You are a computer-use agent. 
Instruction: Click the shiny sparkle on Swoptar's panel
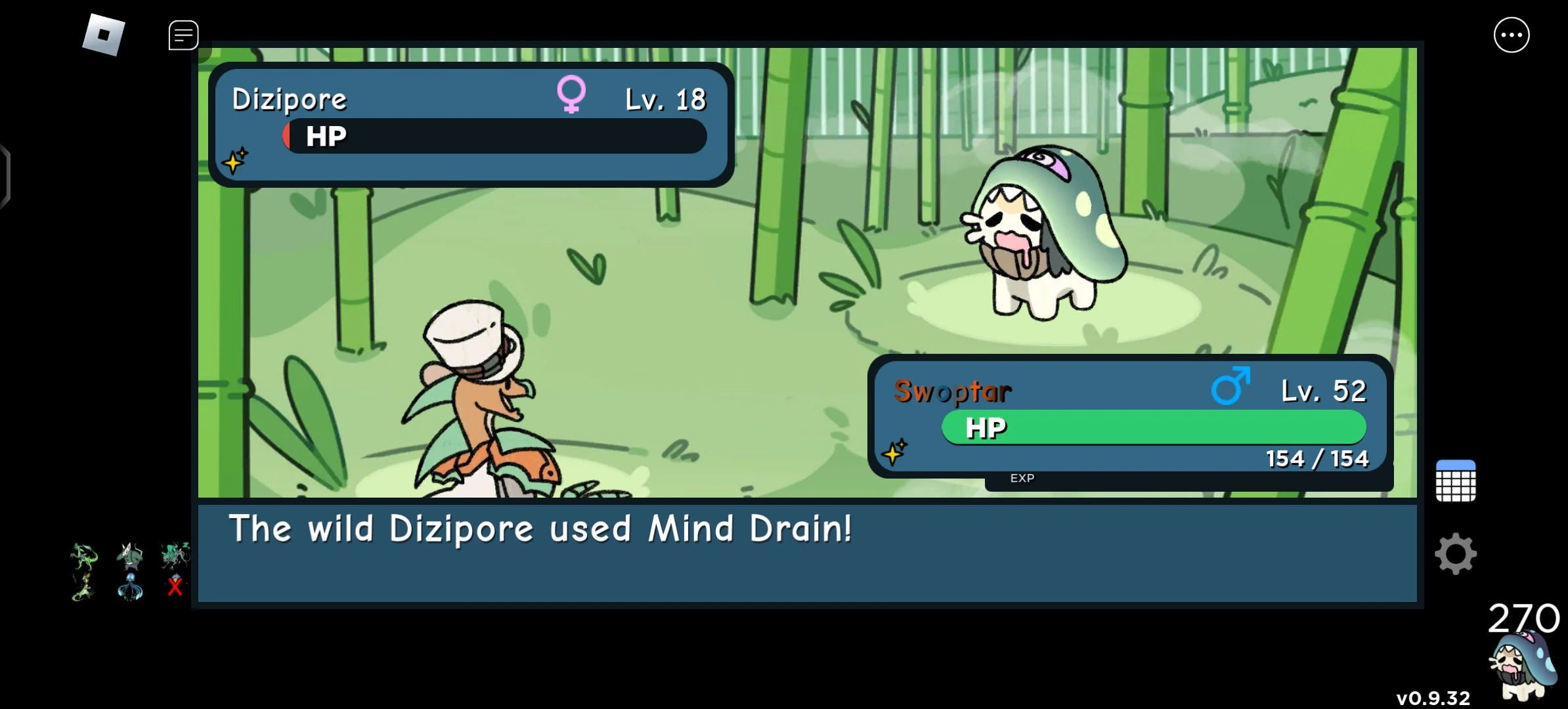pos(896,452)
